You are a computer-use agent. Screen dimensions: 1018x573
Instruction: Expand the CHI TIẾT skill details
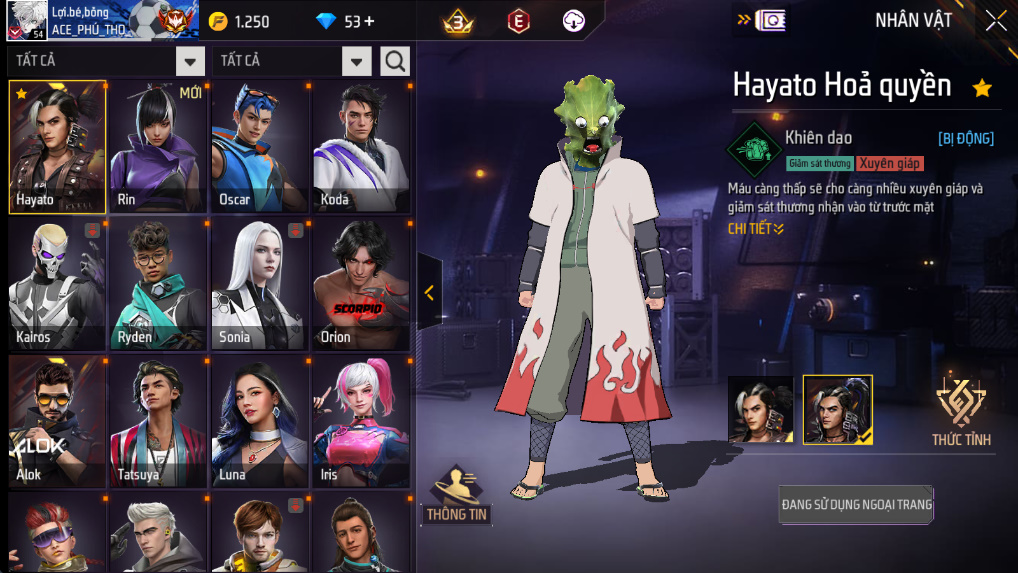tap(756, 229)
